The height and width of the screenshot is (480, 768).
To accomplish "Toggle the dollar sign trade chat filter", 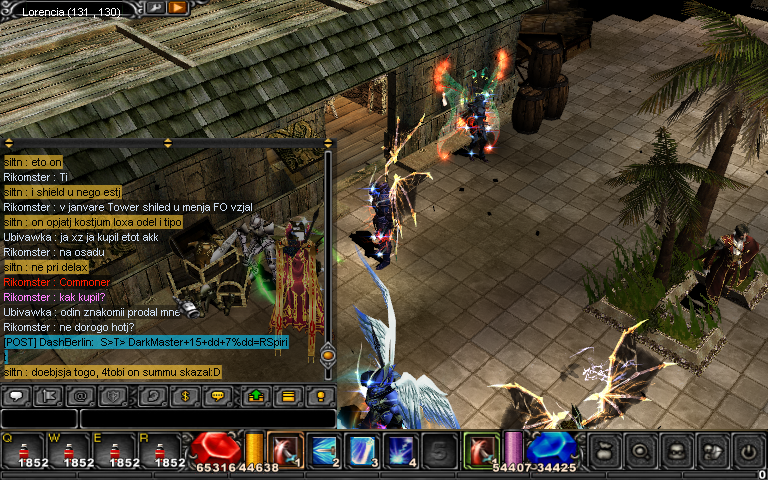I will pos(187,396).
